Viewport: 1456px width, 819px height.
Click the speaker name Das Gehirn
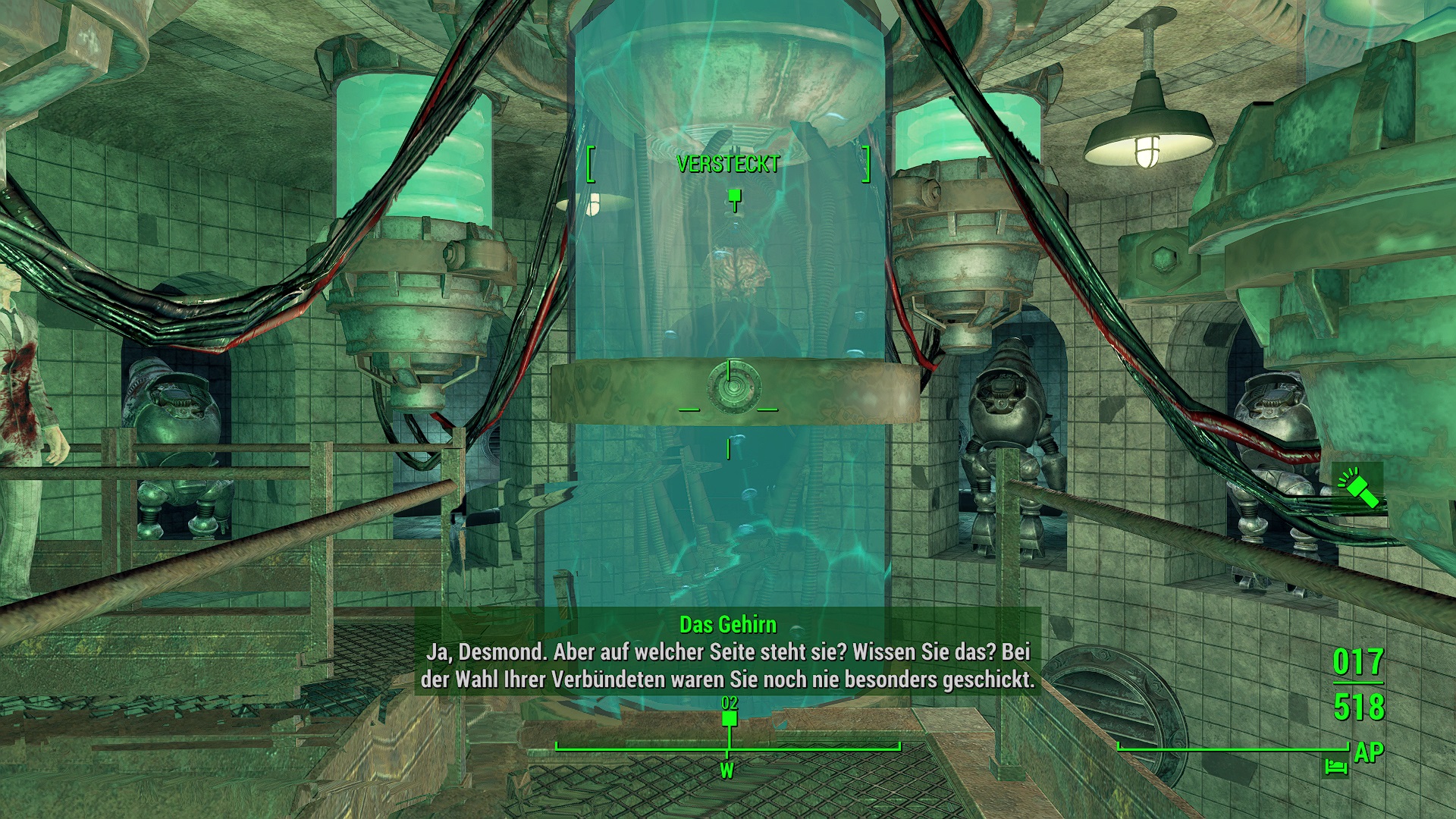[x=728, y=624]
